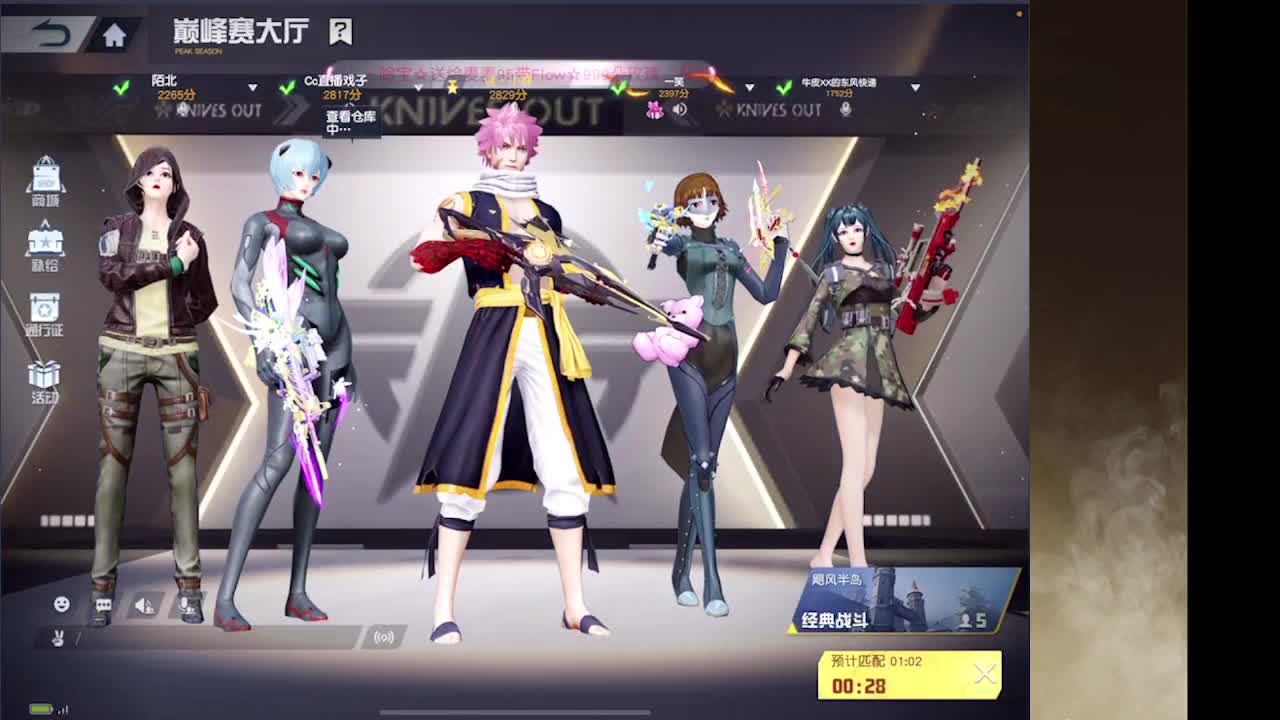
Task: Open the team chat bubble panel
Action: tap(102, 601)
